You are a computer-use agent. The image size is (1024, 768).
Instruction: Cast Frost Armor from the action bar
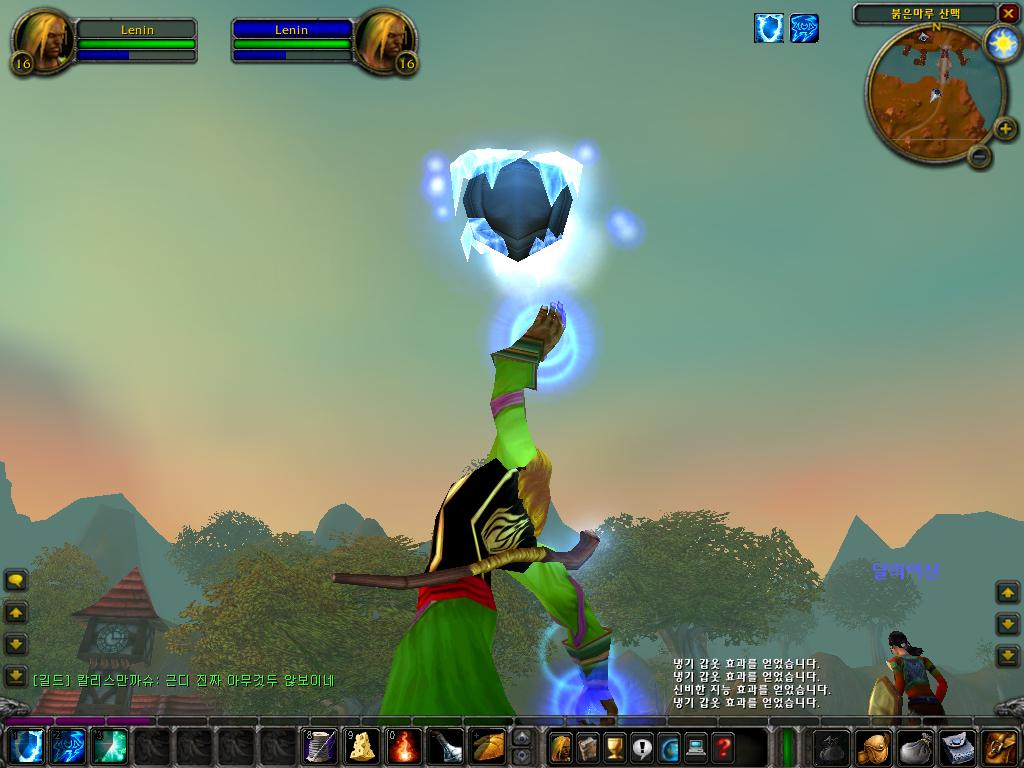[x=27, y=747]
